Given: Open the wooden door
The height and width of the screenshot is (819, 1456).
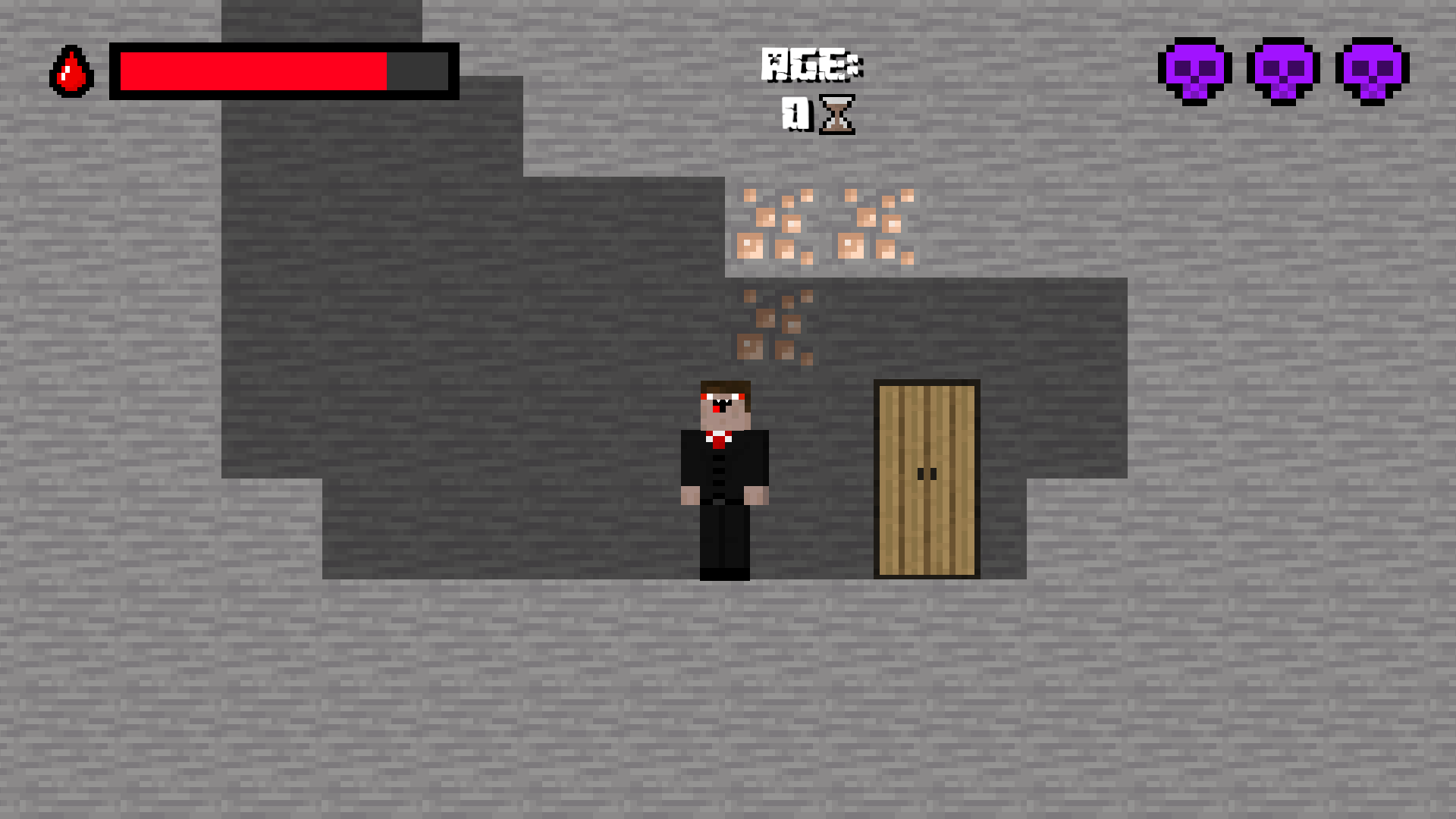Looking at the screenshot, I should [x=927, y=478].
